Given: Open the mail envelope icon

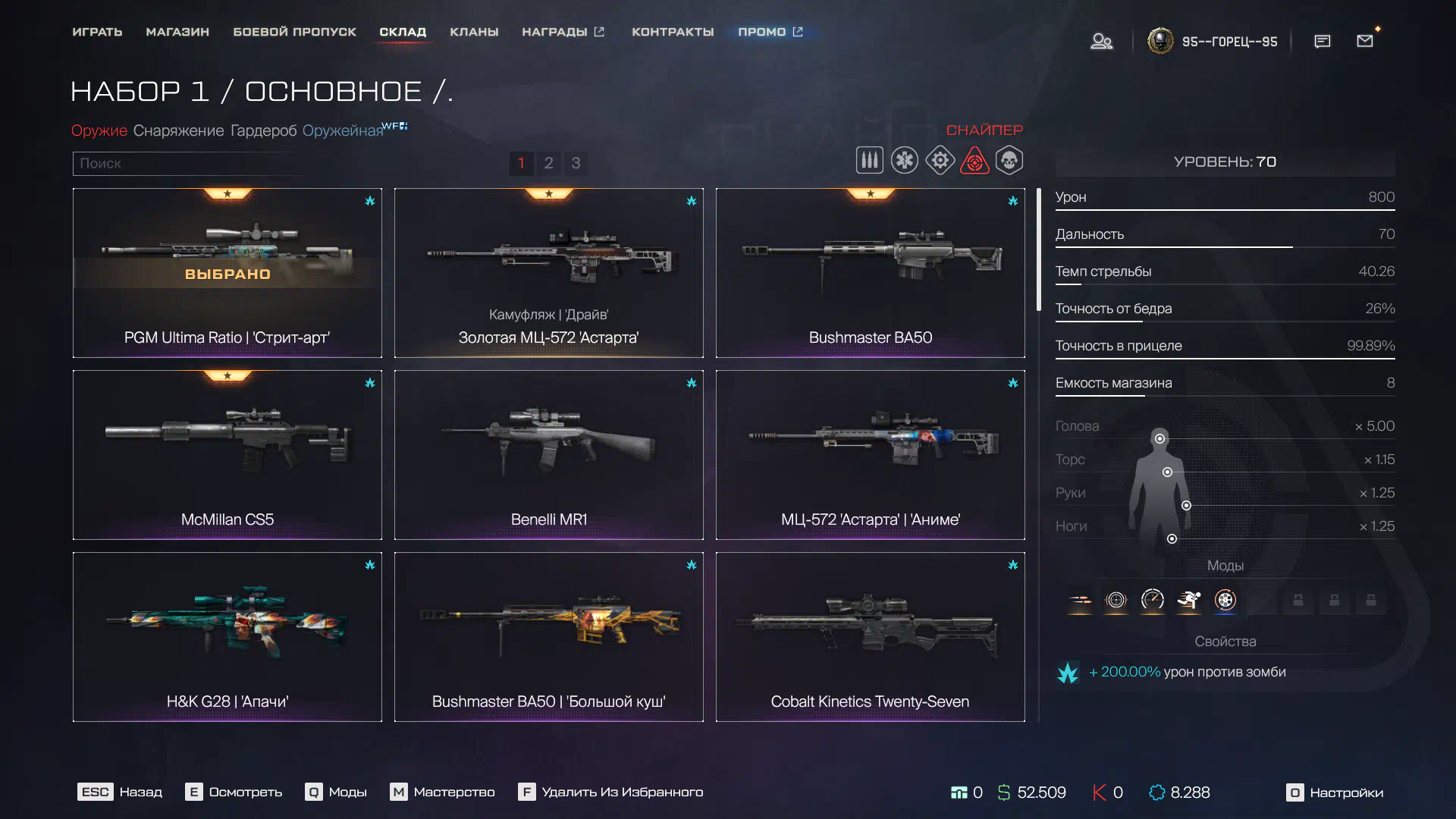Looking at the screenshot, I should [1364, 42].
